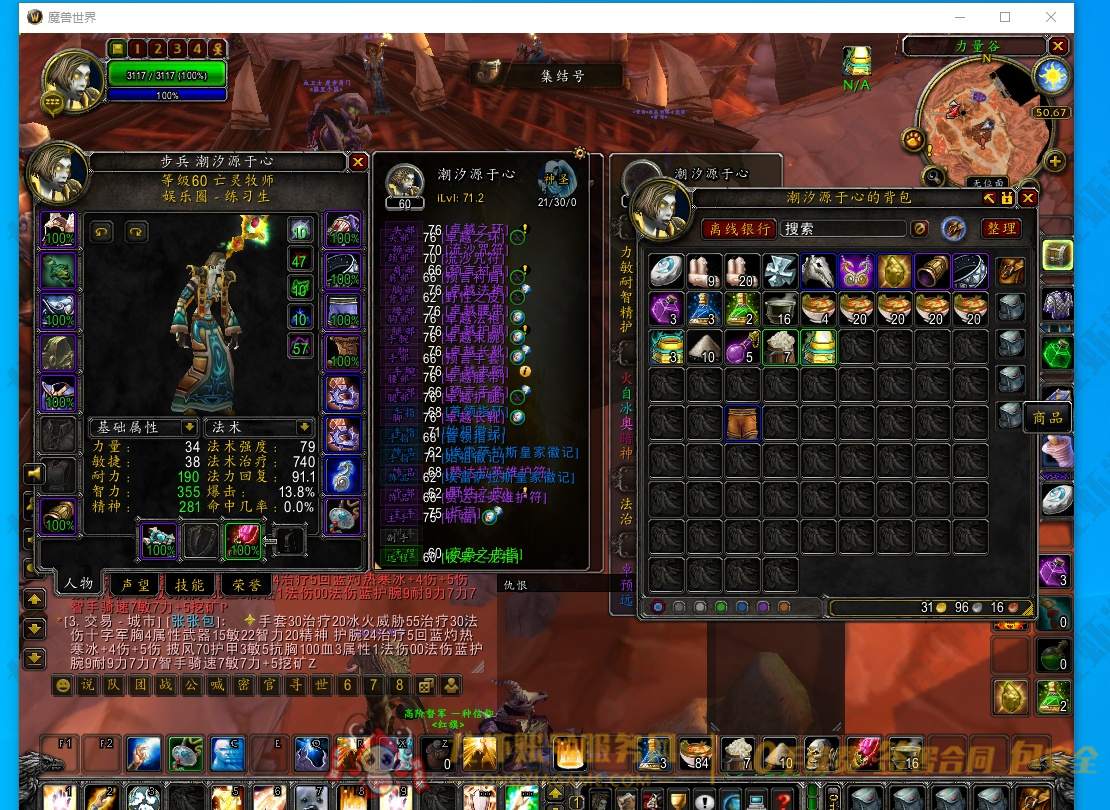
Task: Click the minimap zoom-in plus button
Action: (1054, 161)
